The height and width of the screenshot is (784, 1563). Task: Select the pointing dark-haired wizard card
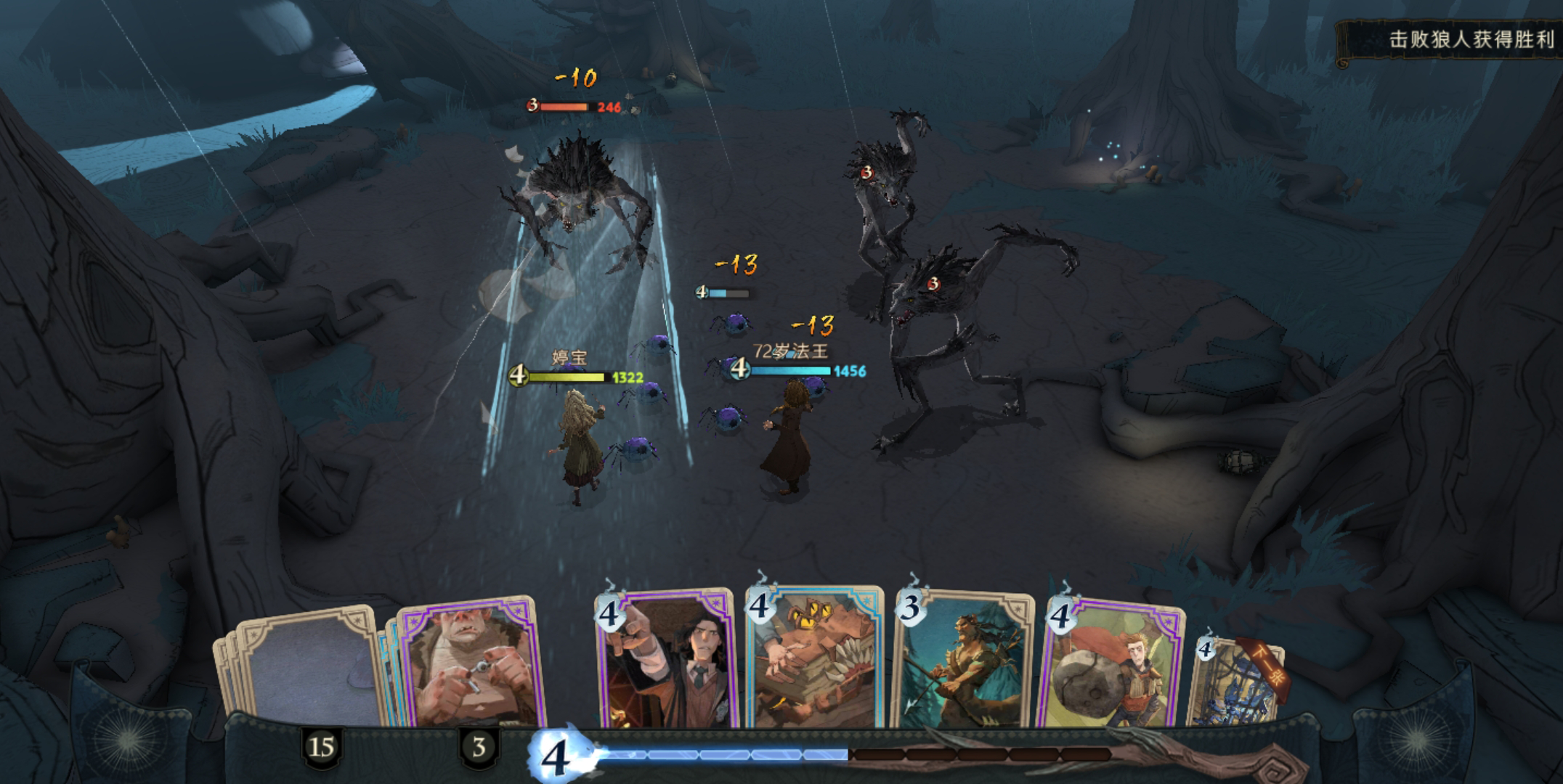pyautogui.click(x=665, y=661)
